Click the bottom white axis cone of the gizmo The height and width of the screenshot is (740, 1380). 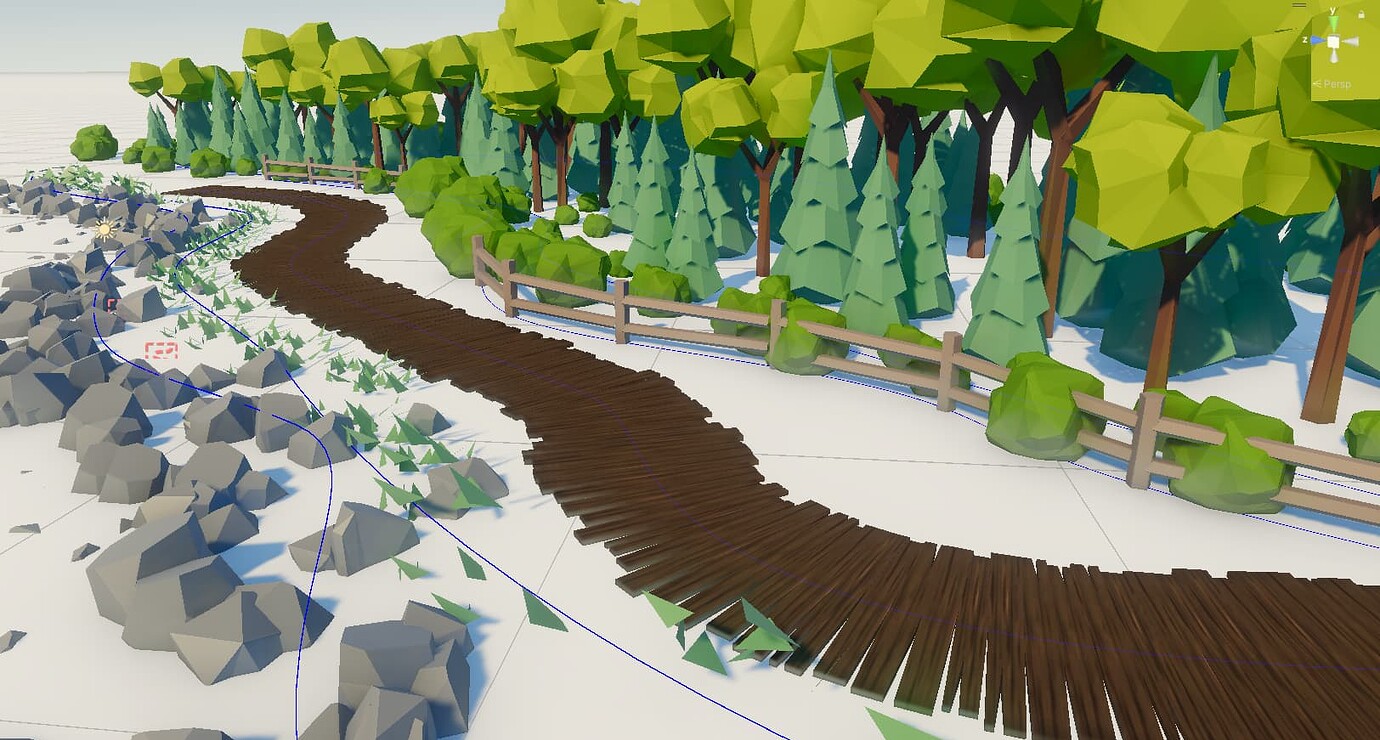click(1334, 57)
